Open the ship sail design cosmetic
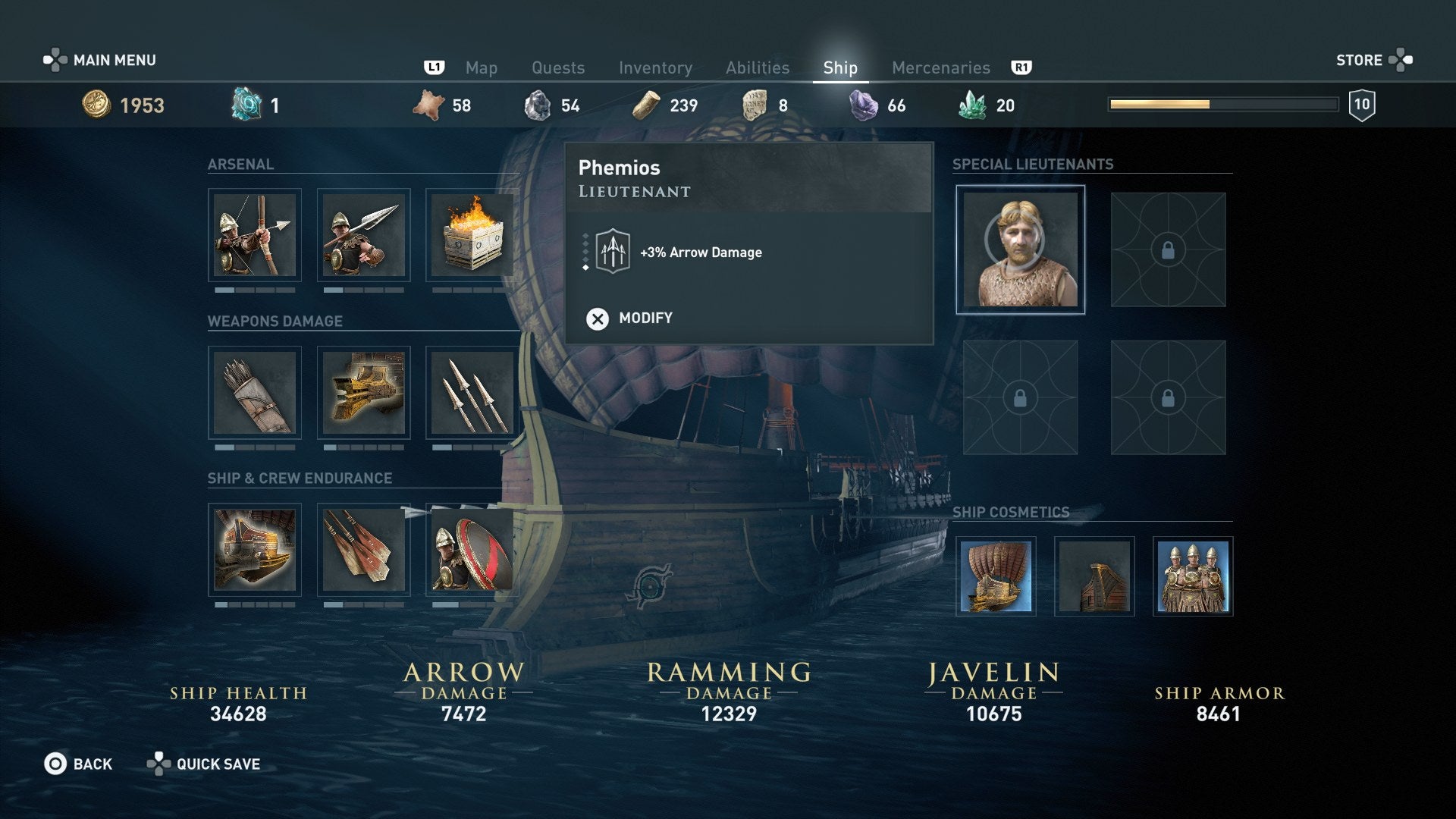The height and width of the screenshot is (819, 1456). coord(996,576)
